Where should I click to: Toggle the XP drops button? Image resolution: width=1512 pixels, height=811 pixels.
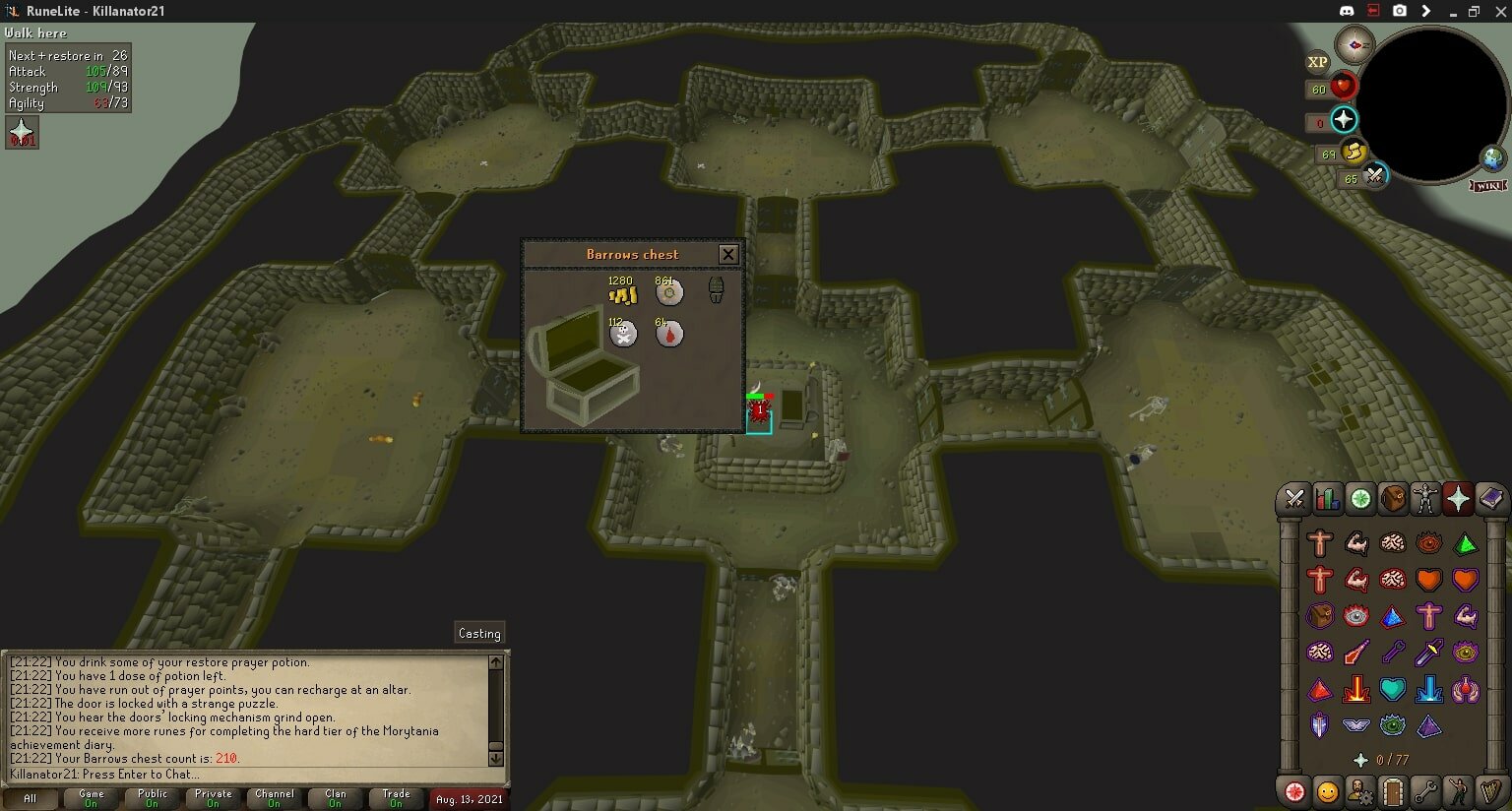tap(1317, 62)
